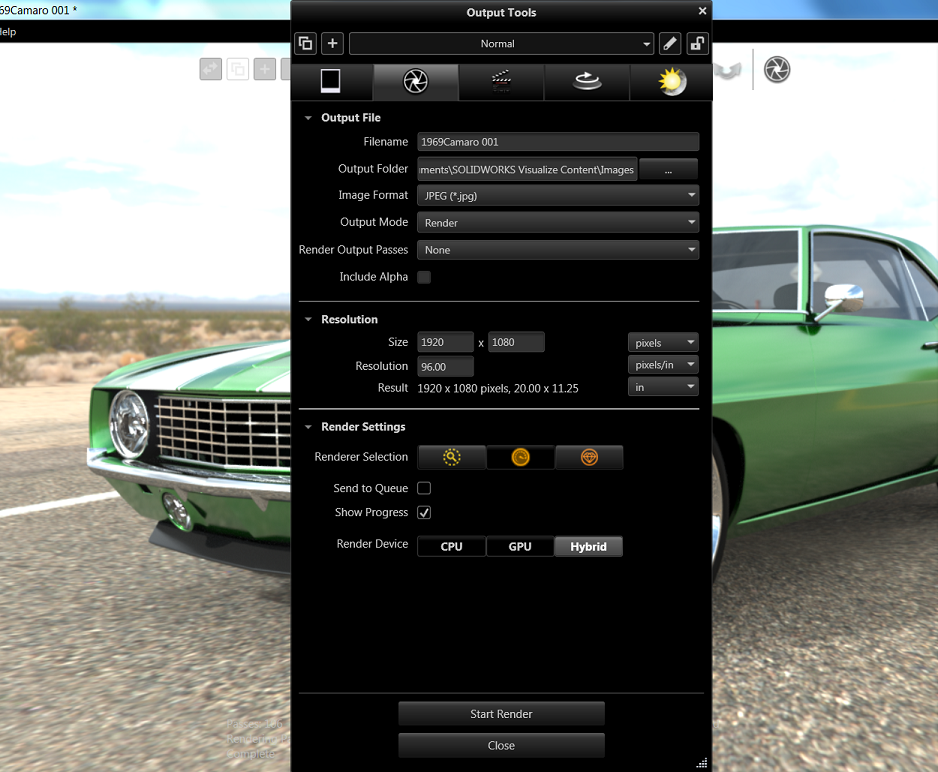Toggle the Send to Queue checkbox
Image resolution: width=938 pixels, height=772 pixels.
tap(424, 488)
